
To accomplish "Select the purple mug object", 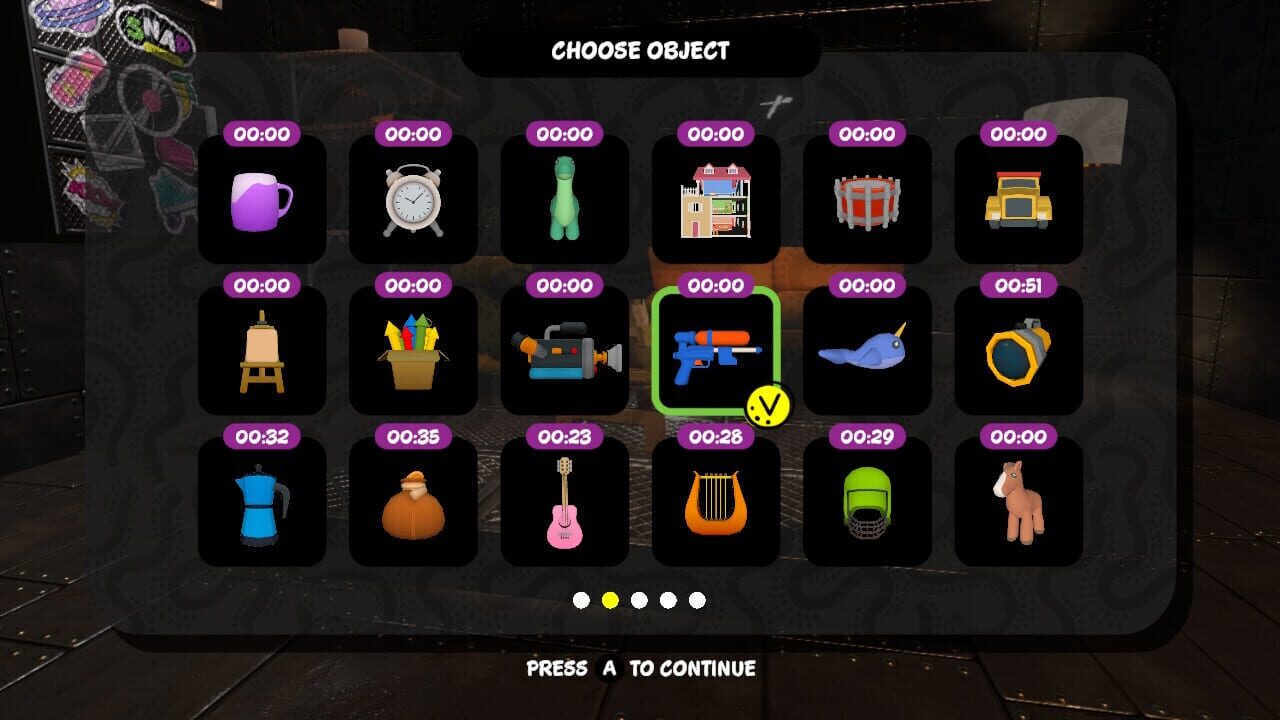I will point(262,200).
